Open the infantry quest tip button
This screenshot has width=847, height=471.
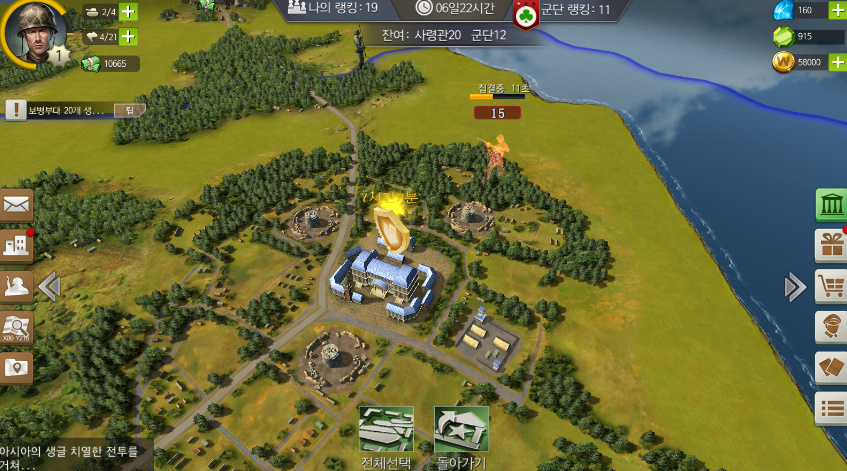[x=128, y=110]
